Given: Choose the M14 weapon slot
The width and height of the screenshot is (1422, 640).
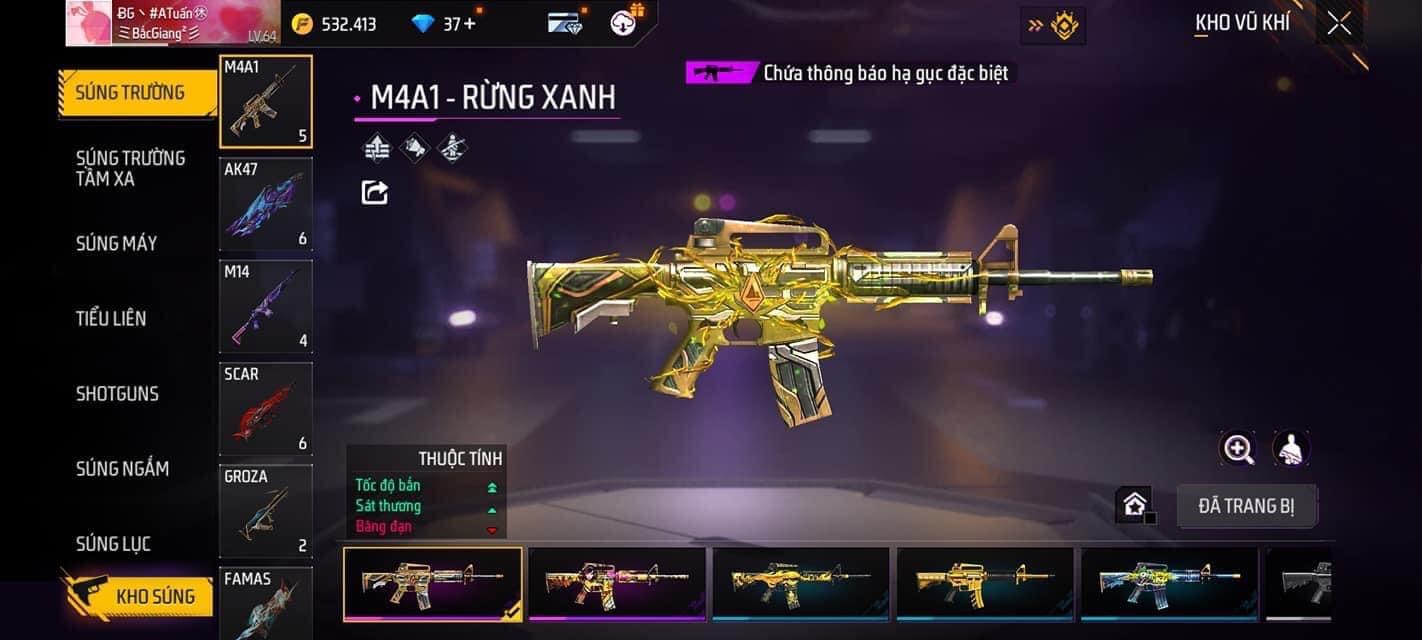Looking at the screenshot, I should [266, 305].
